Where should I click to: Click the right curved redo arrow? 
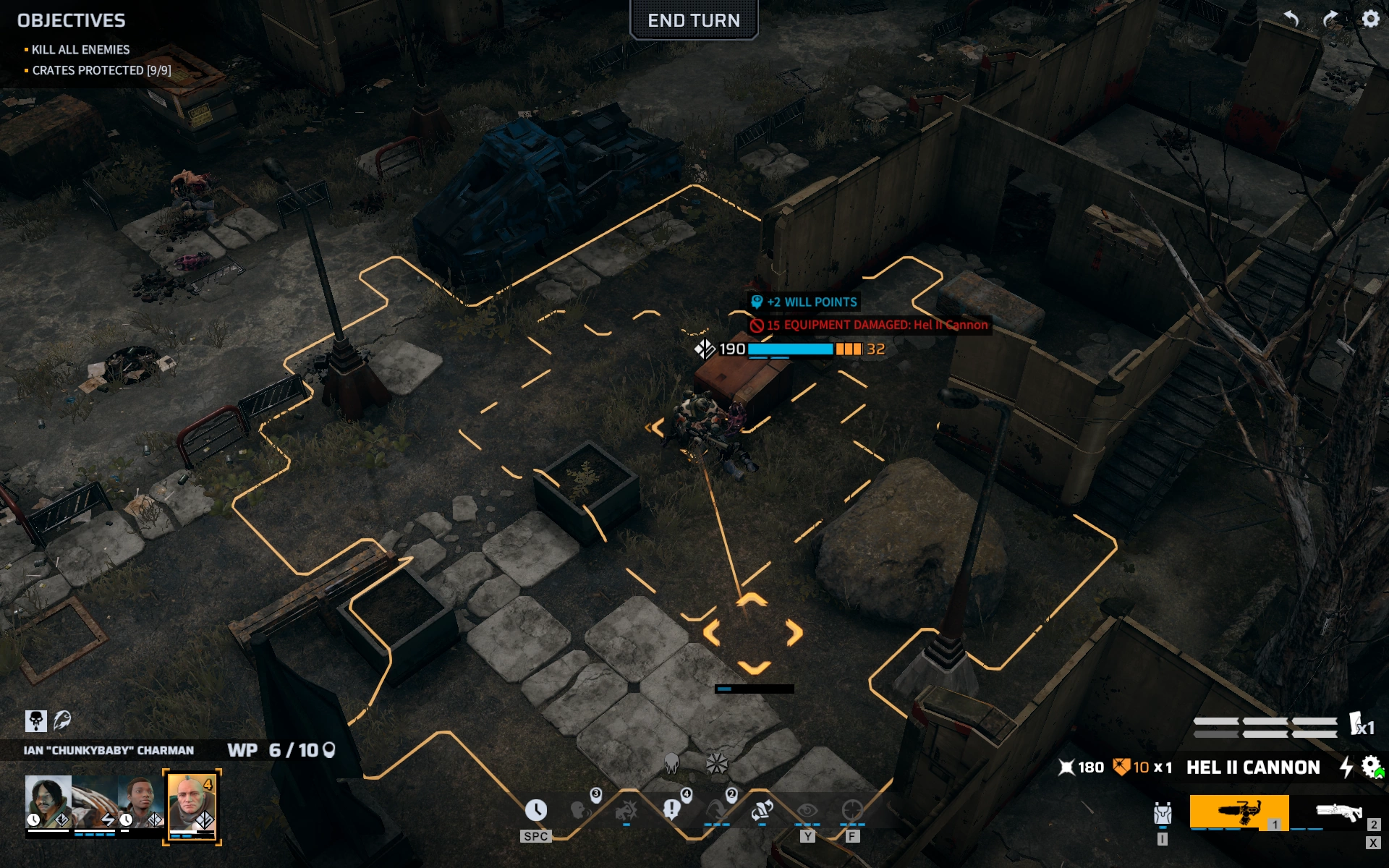tap(1330, 19)
